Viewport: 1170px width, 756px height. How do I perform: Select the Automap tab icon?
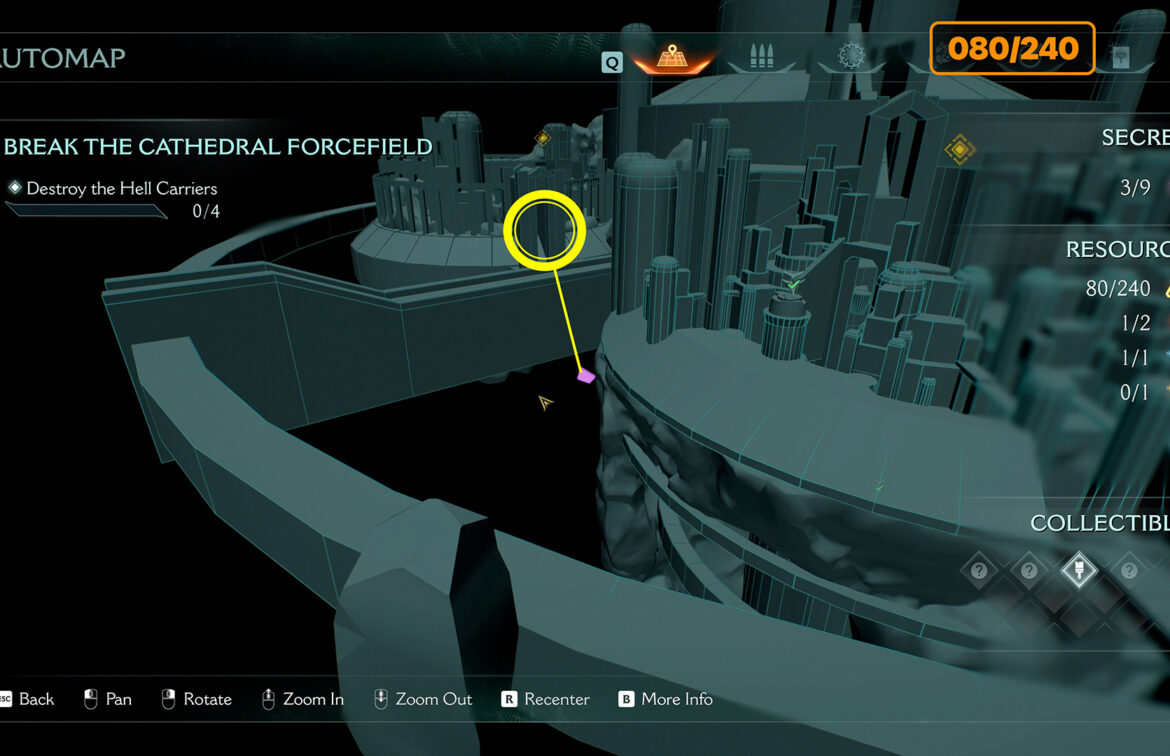672,57
